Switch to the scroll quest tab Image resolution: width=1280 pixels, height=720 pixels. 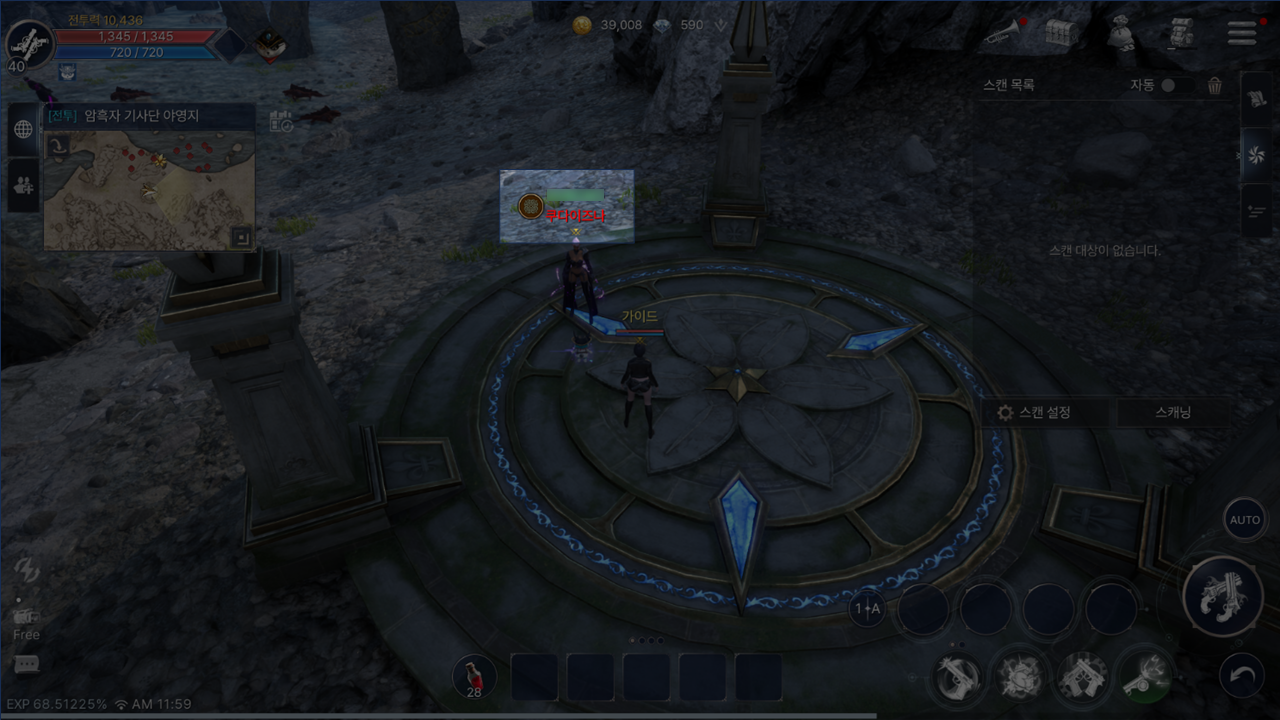(x=1256, y=99)
